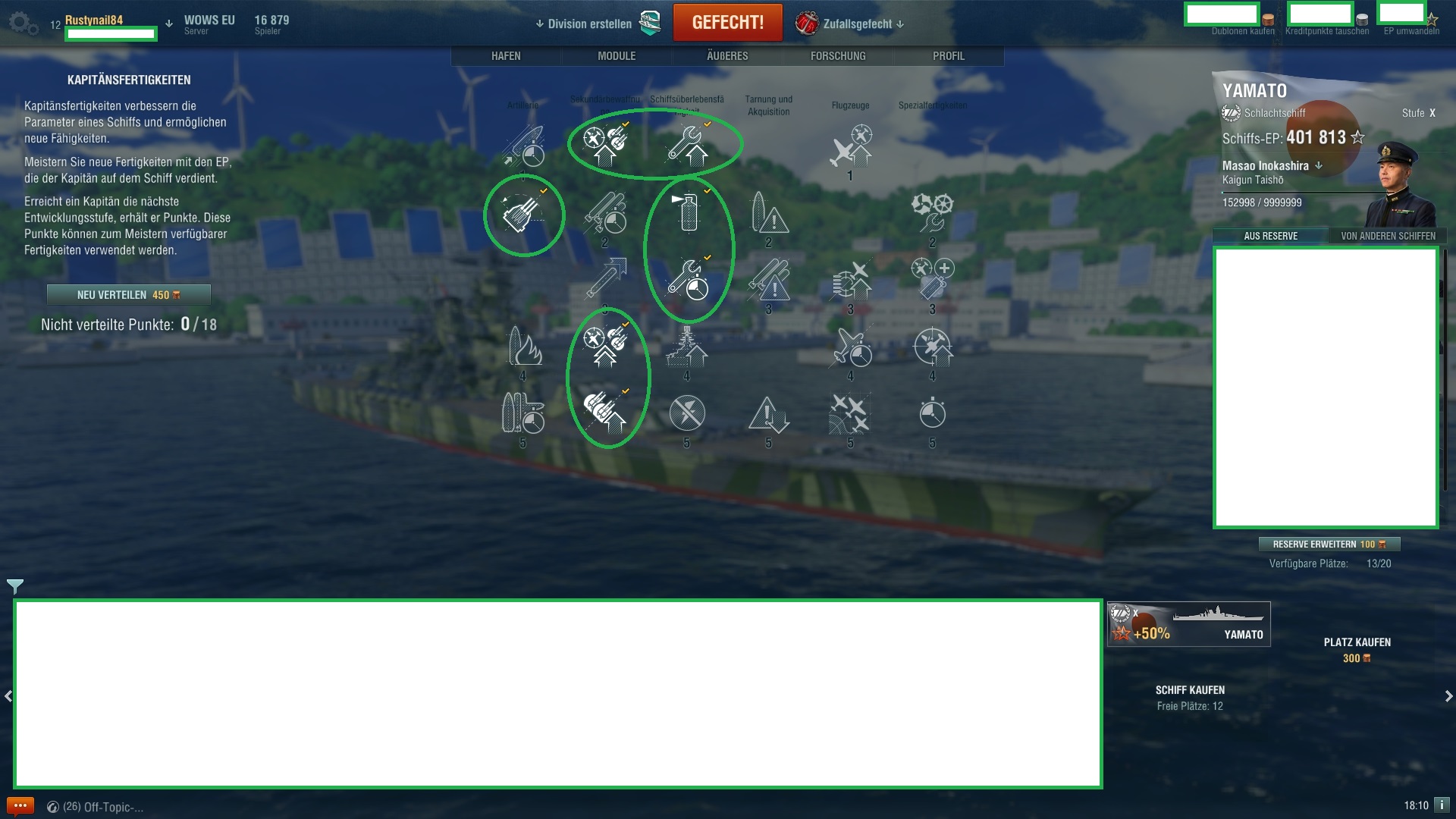Click the NEU VERTEILEN button
Screen dimensions: 1456x819
[129, 295]
